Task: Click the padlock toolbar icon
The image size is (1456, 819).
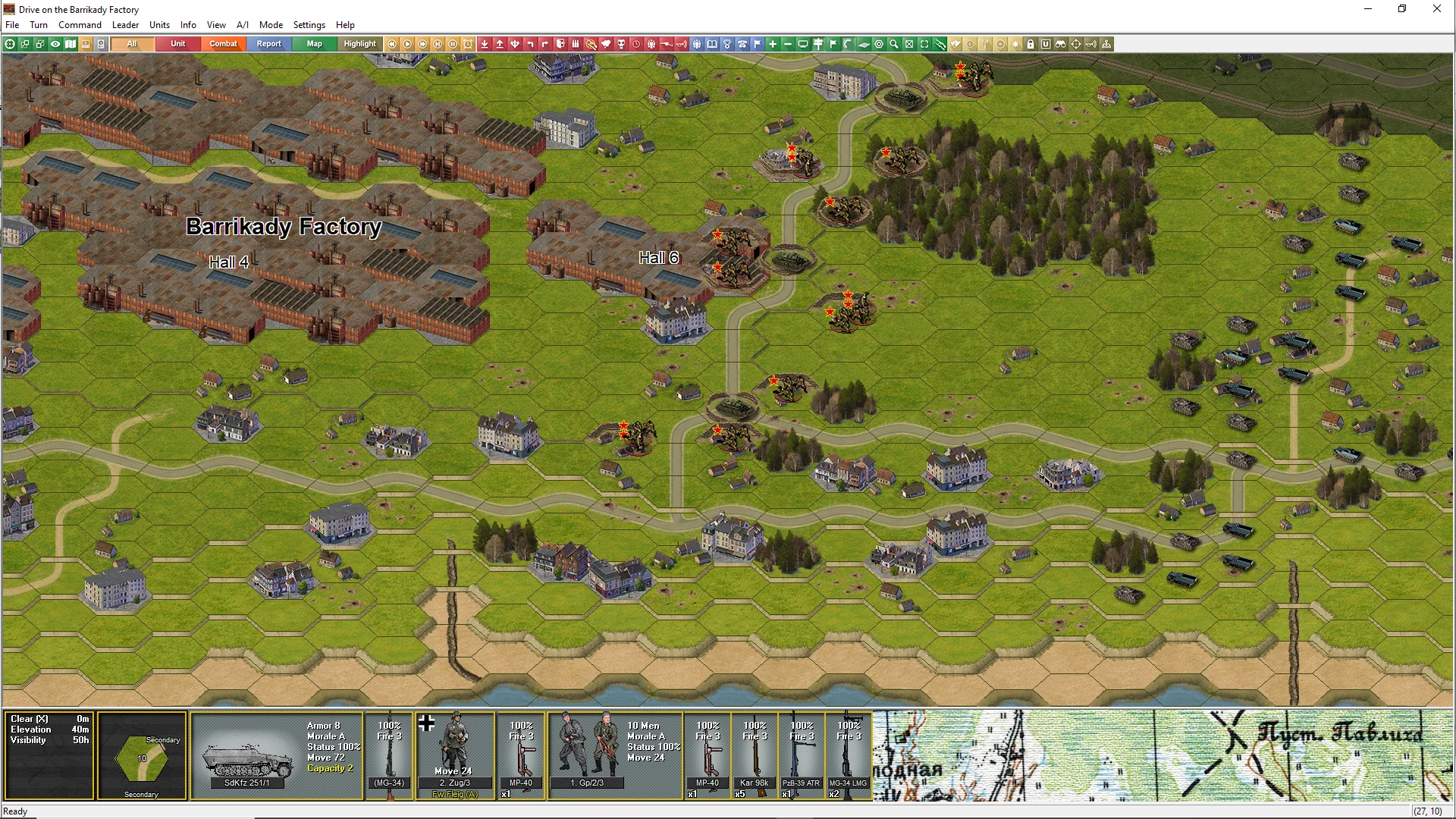Action: [1031, 44]
